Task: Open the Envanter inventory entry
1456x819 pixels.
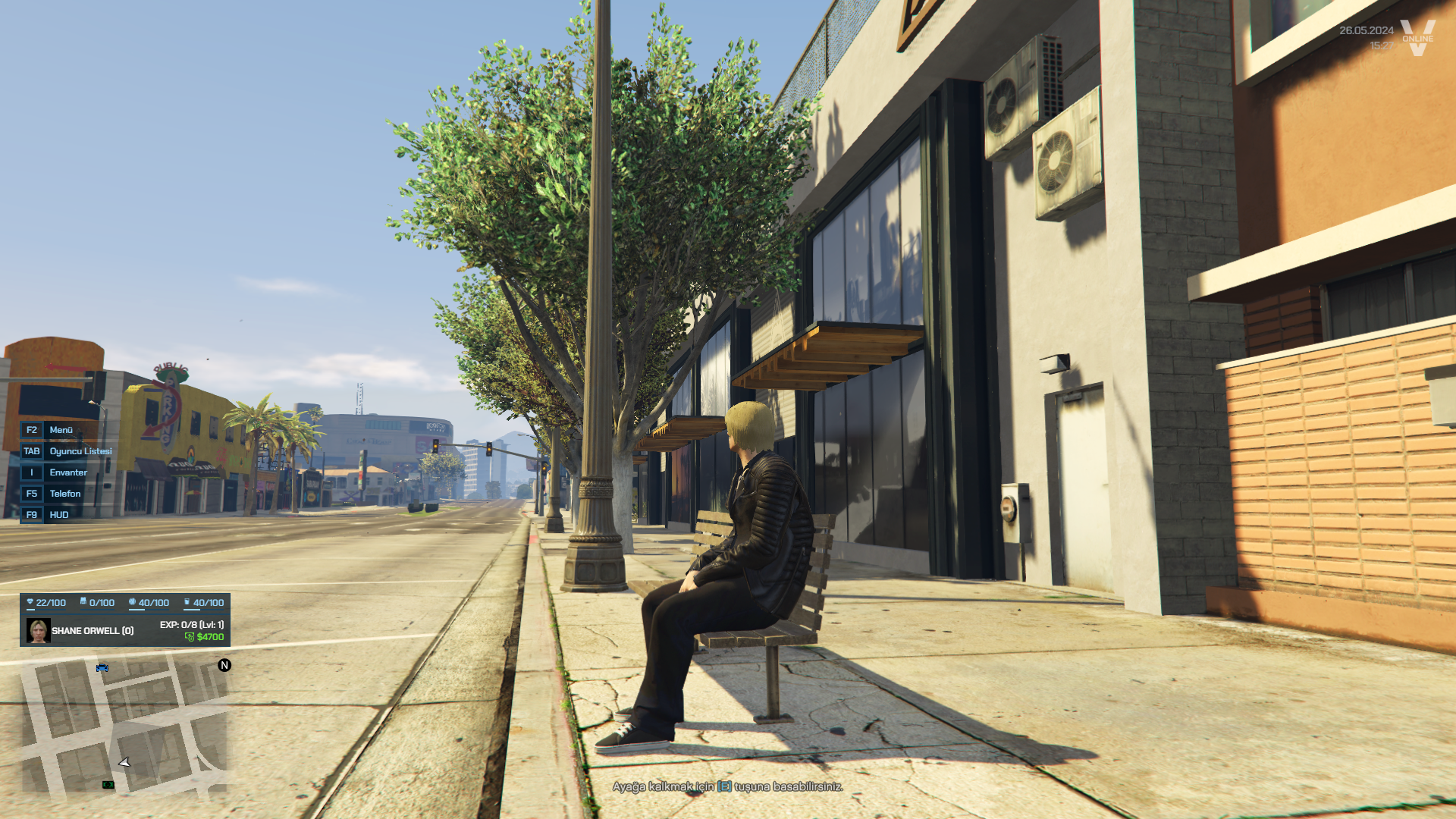Action: pyautogui.click(x=68, y=472)
